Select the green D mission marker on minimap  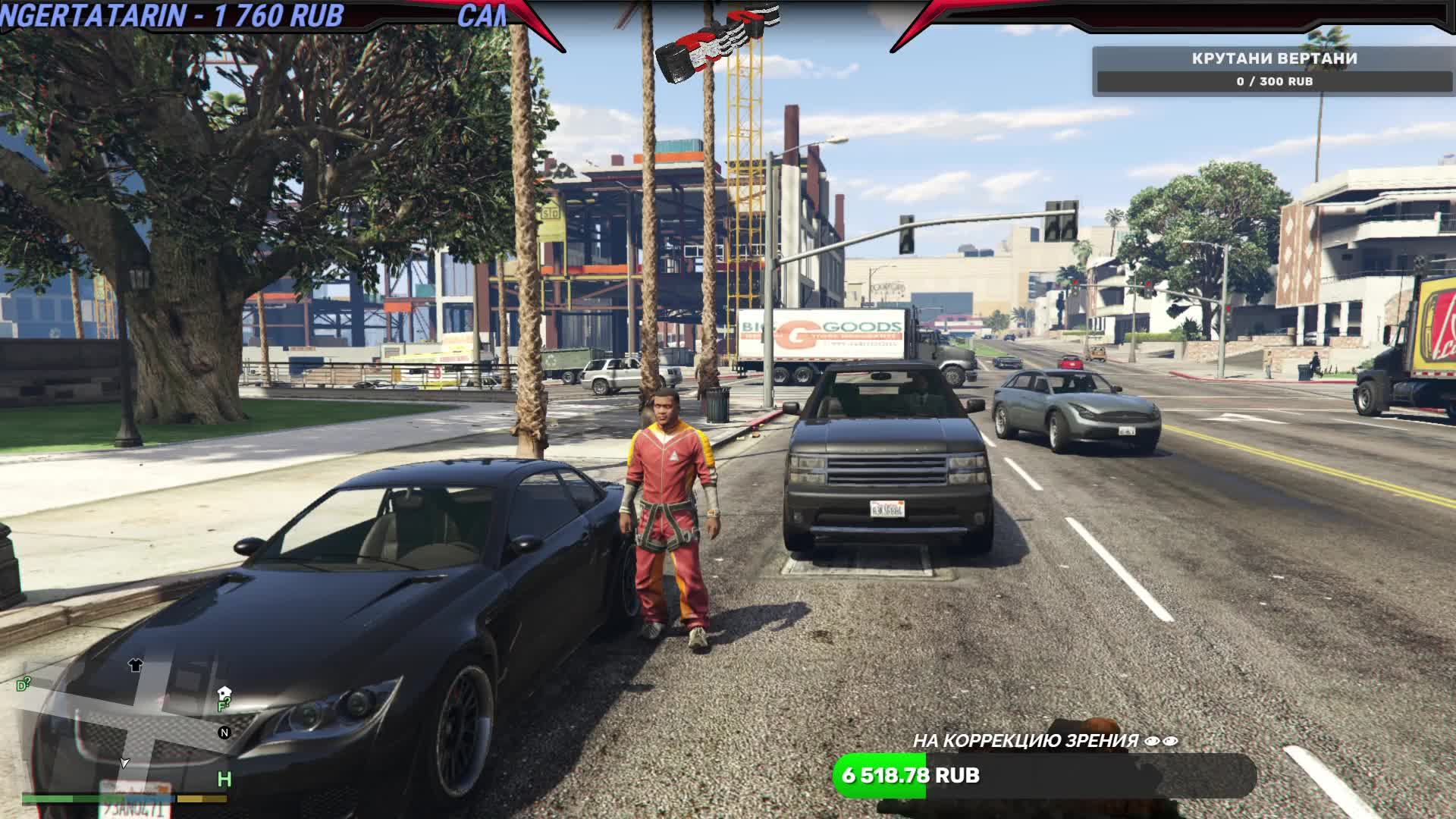(x=22, y=684)
